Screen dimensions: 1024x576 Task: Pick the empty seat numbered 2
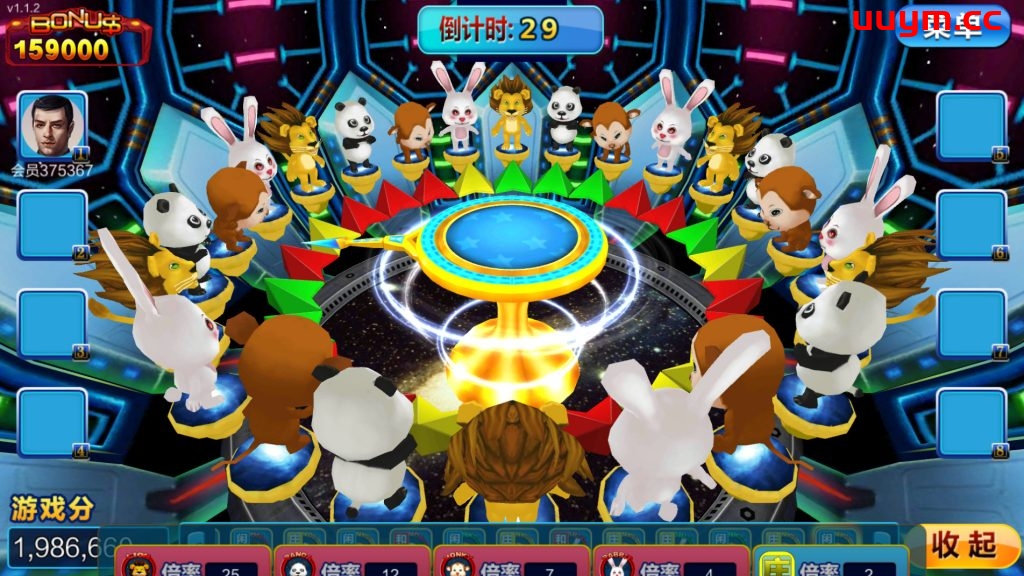52,225
